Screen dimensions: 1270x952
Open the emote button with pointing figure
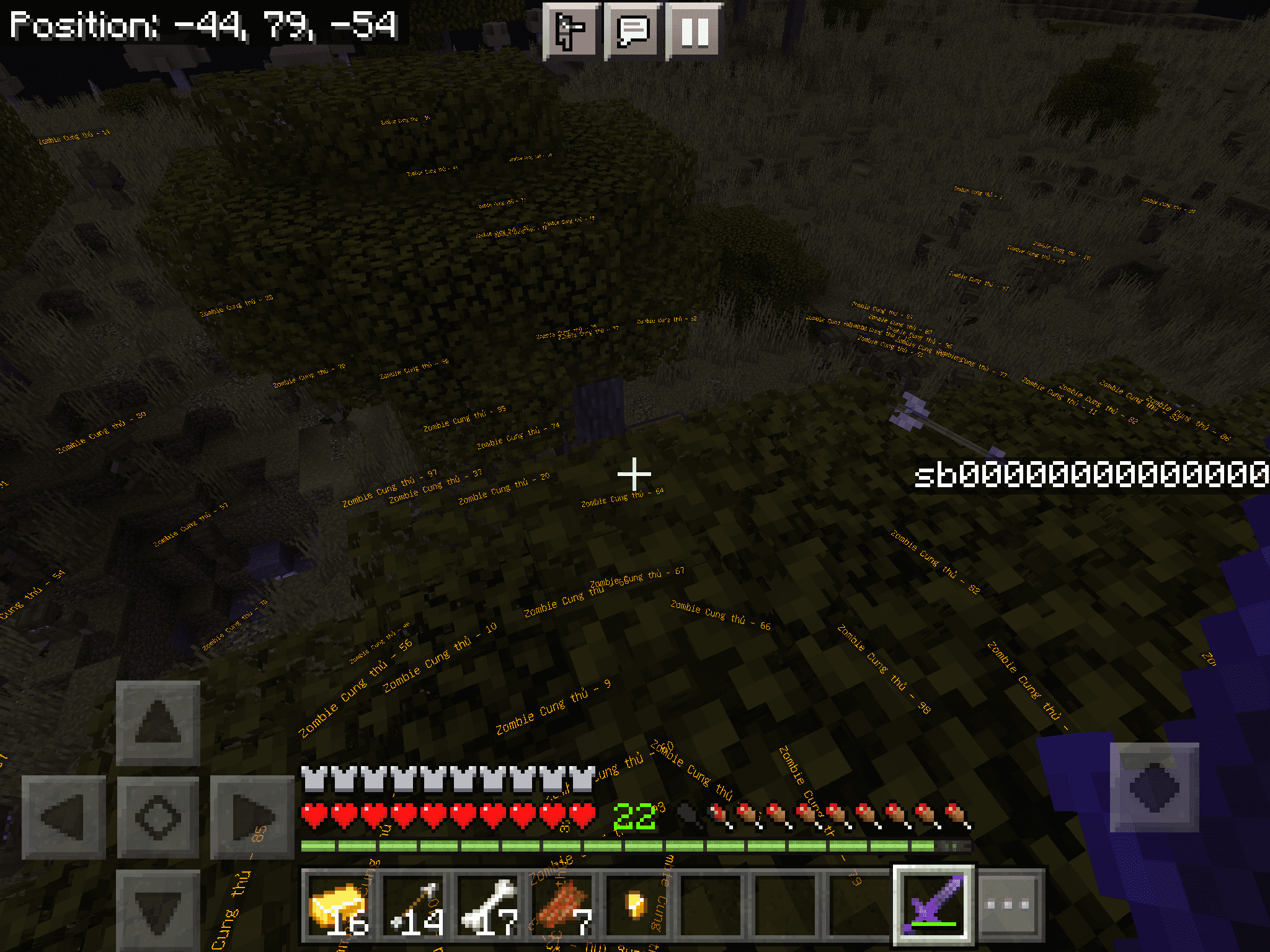571,31
